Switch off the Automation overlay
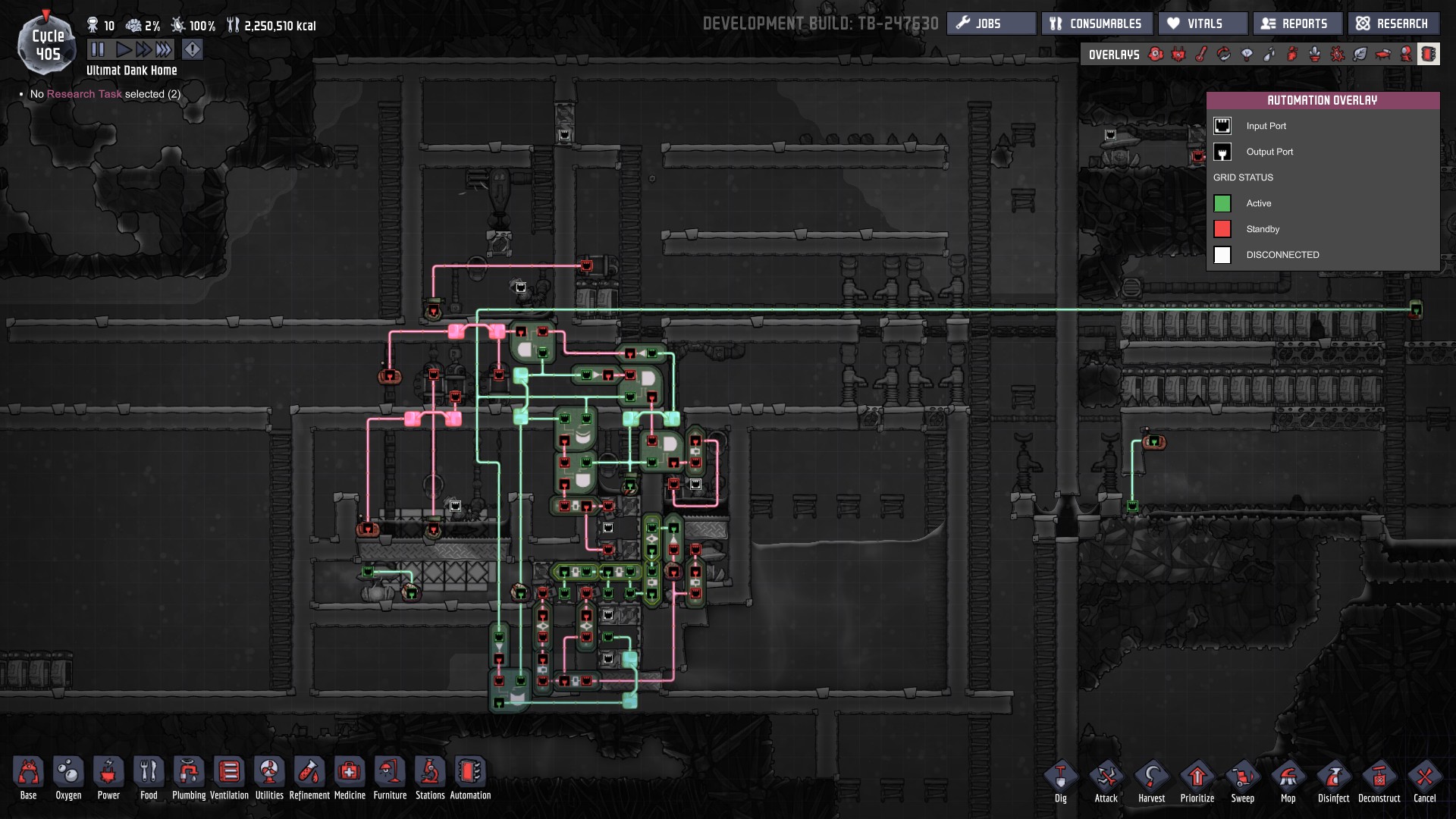The height and width of the screenshot is (819, 1456). [1429, 54]
